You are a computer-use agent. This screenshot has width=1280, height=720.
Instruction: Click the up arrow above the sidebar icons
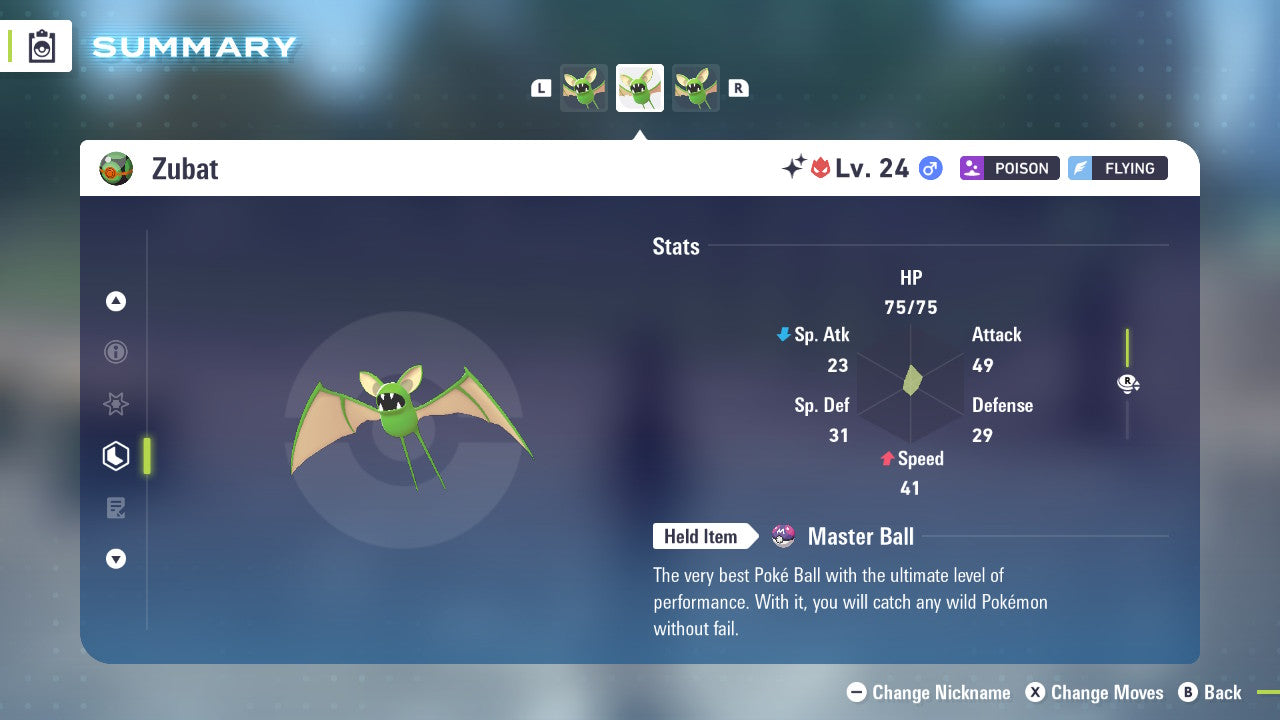click(116, 301)
